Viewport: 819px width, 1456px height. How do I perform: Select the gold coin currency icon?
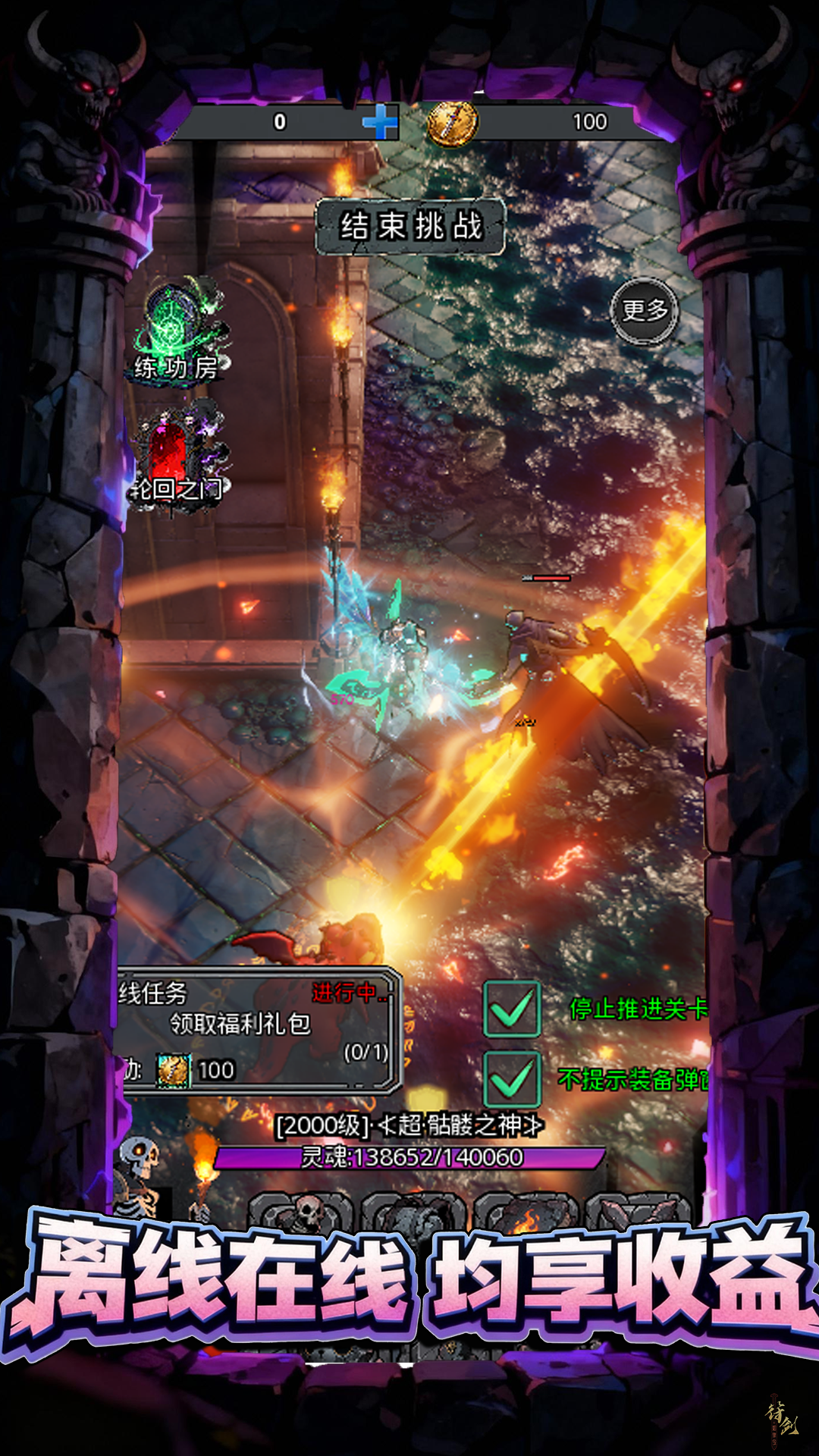click(453, 122)
